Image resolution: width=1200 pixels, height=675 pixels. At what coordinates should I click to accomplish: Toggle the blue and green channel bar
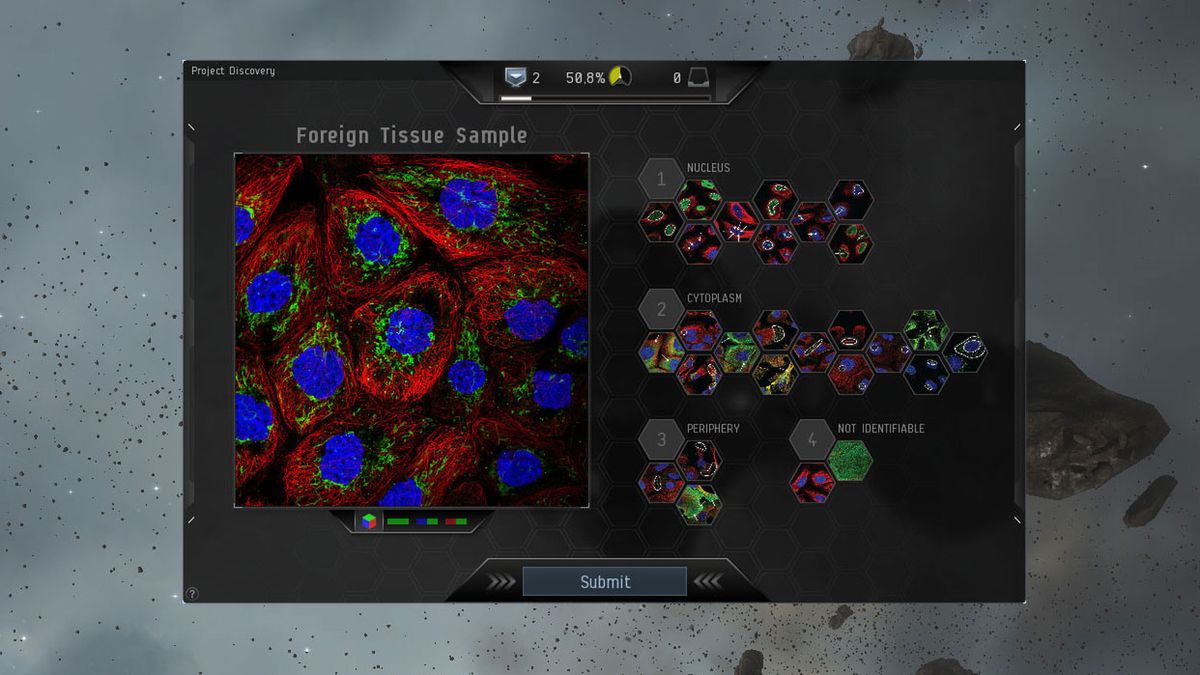click(x=427, y=521)
